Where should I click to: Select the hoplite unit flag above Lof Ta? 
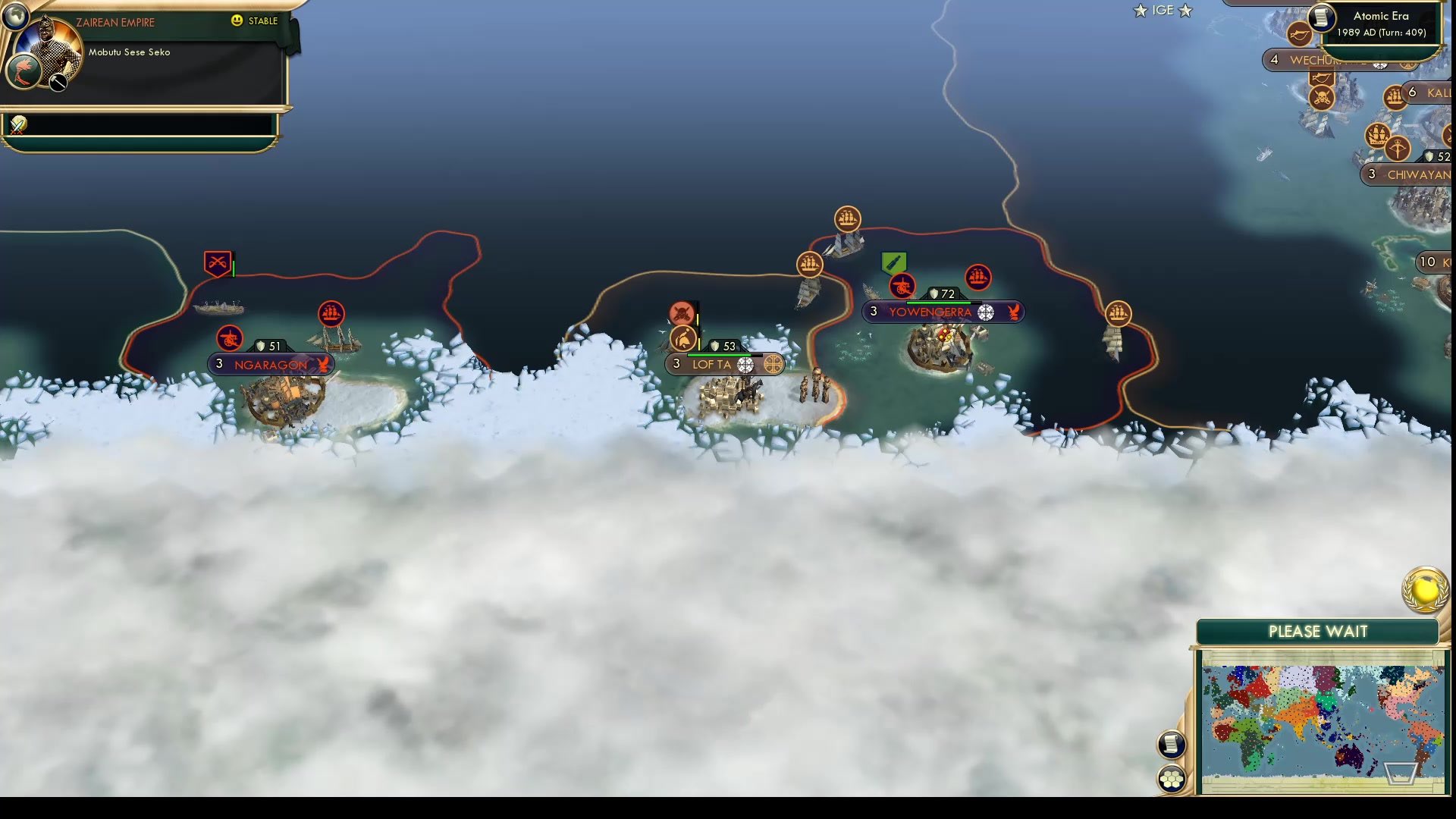point(685,339)
